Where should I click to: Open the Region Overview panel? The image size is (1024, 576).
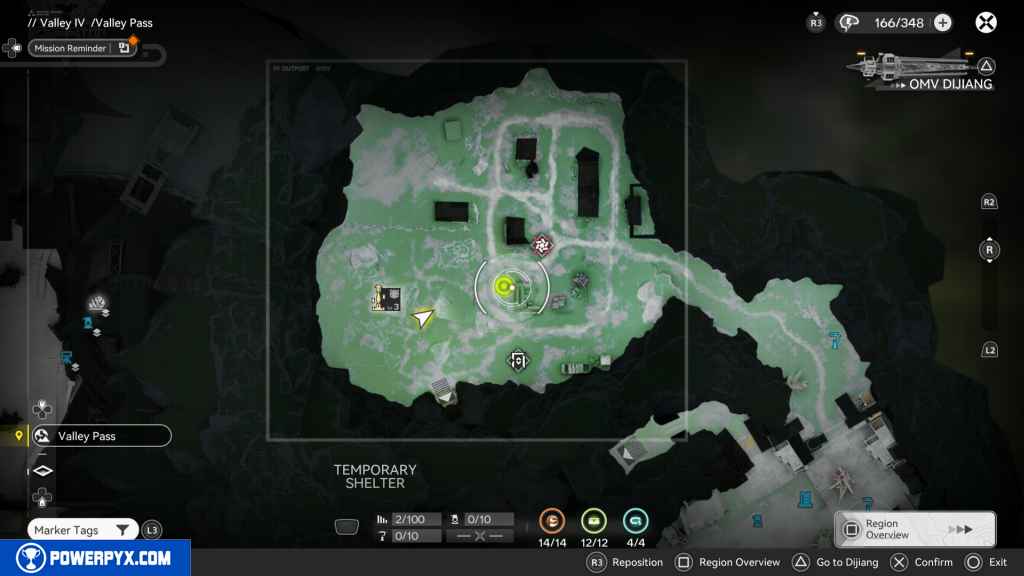point(915,529)
